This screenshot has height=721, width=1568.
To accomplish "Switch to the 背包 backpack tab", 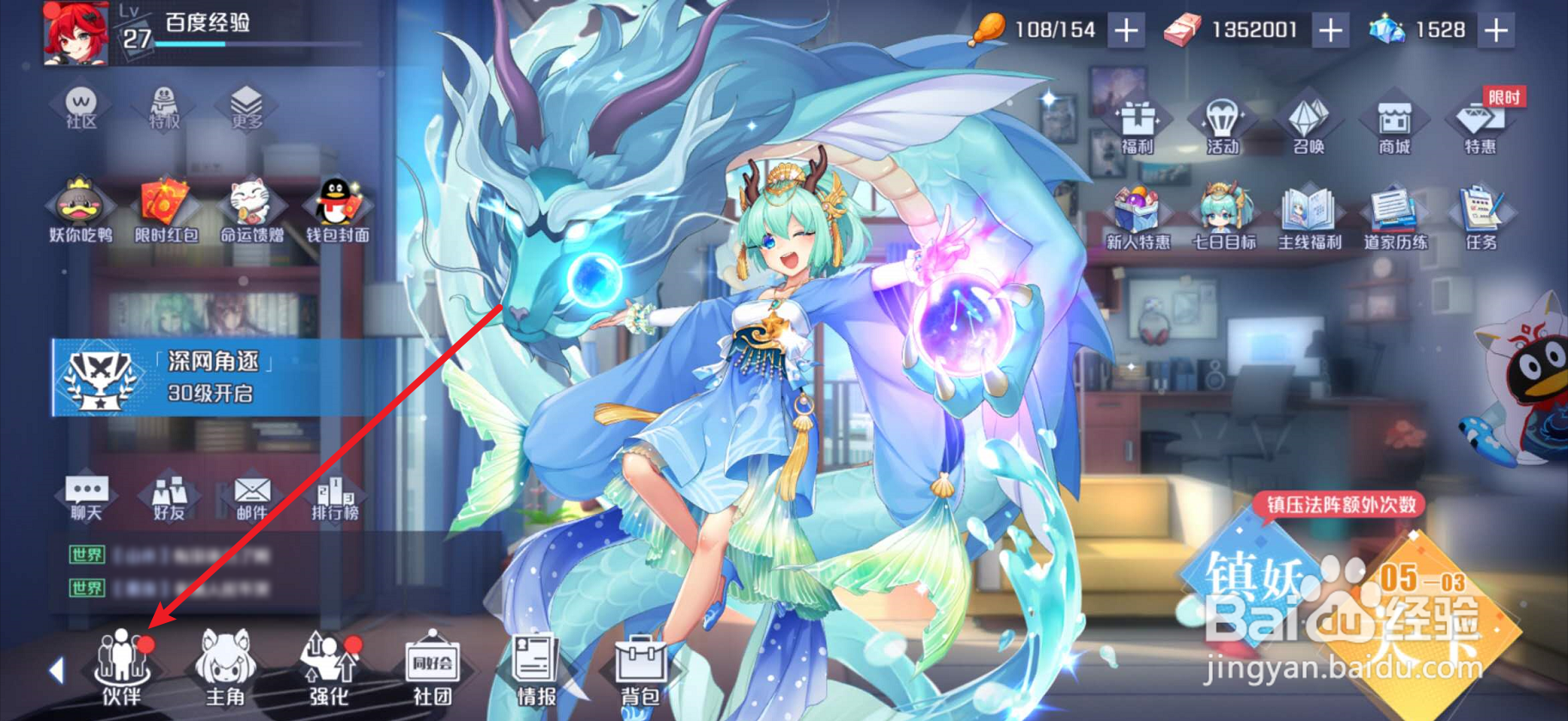I will (x=640, y=675).
